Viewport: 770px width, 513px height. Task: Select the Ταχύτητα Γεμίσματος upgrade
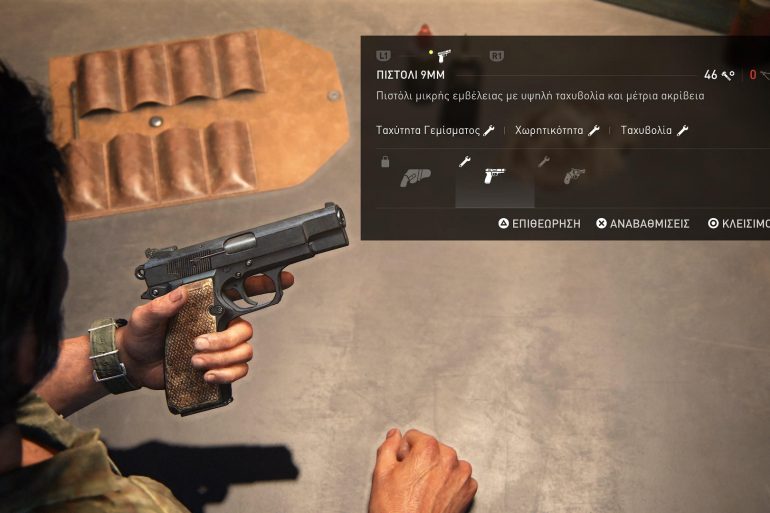click(435, 131)
